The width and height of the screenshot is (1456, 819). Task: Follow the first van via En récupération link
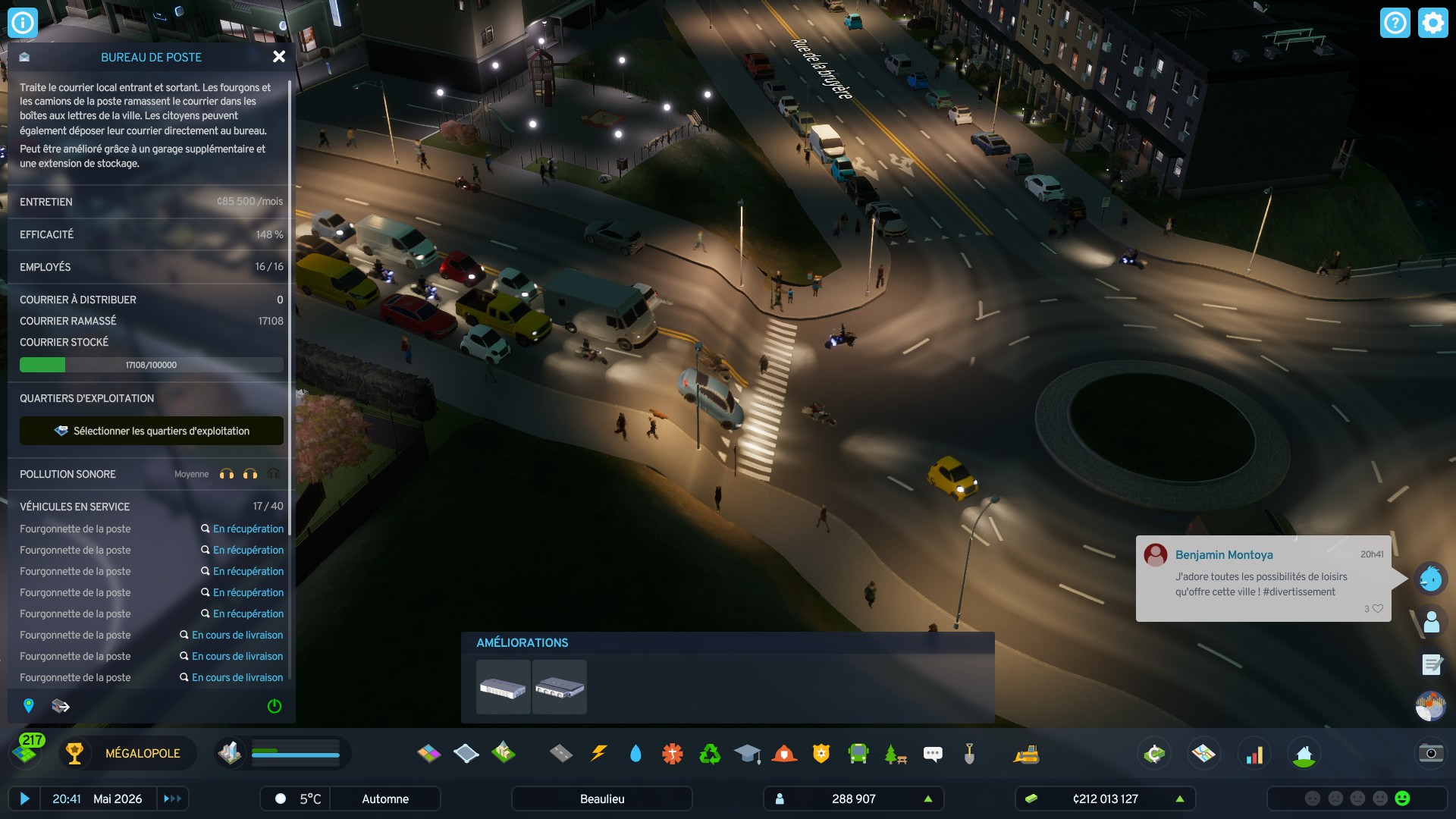pos(248,529)
